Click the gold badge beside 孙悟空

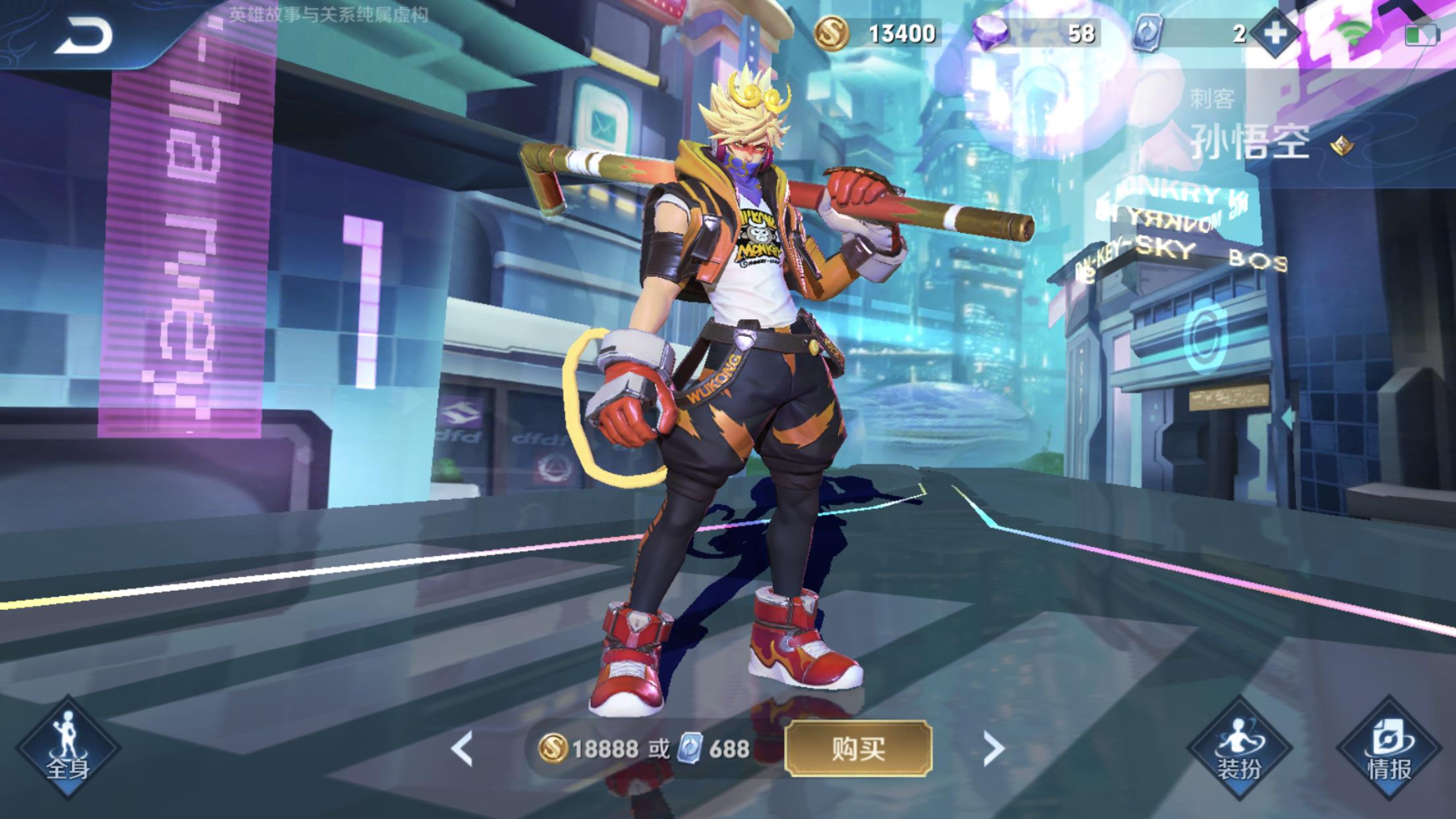[x=1341, y=144]
